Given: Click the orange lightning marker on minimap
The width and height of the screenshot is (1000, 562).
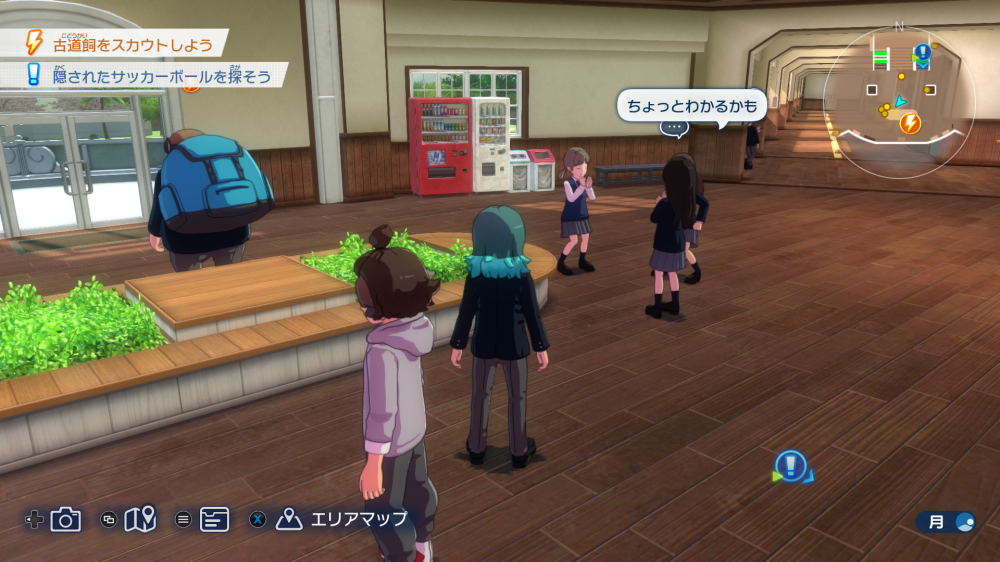Looking at the screenshot, I should pyautogui.click(x=910, y=124).
